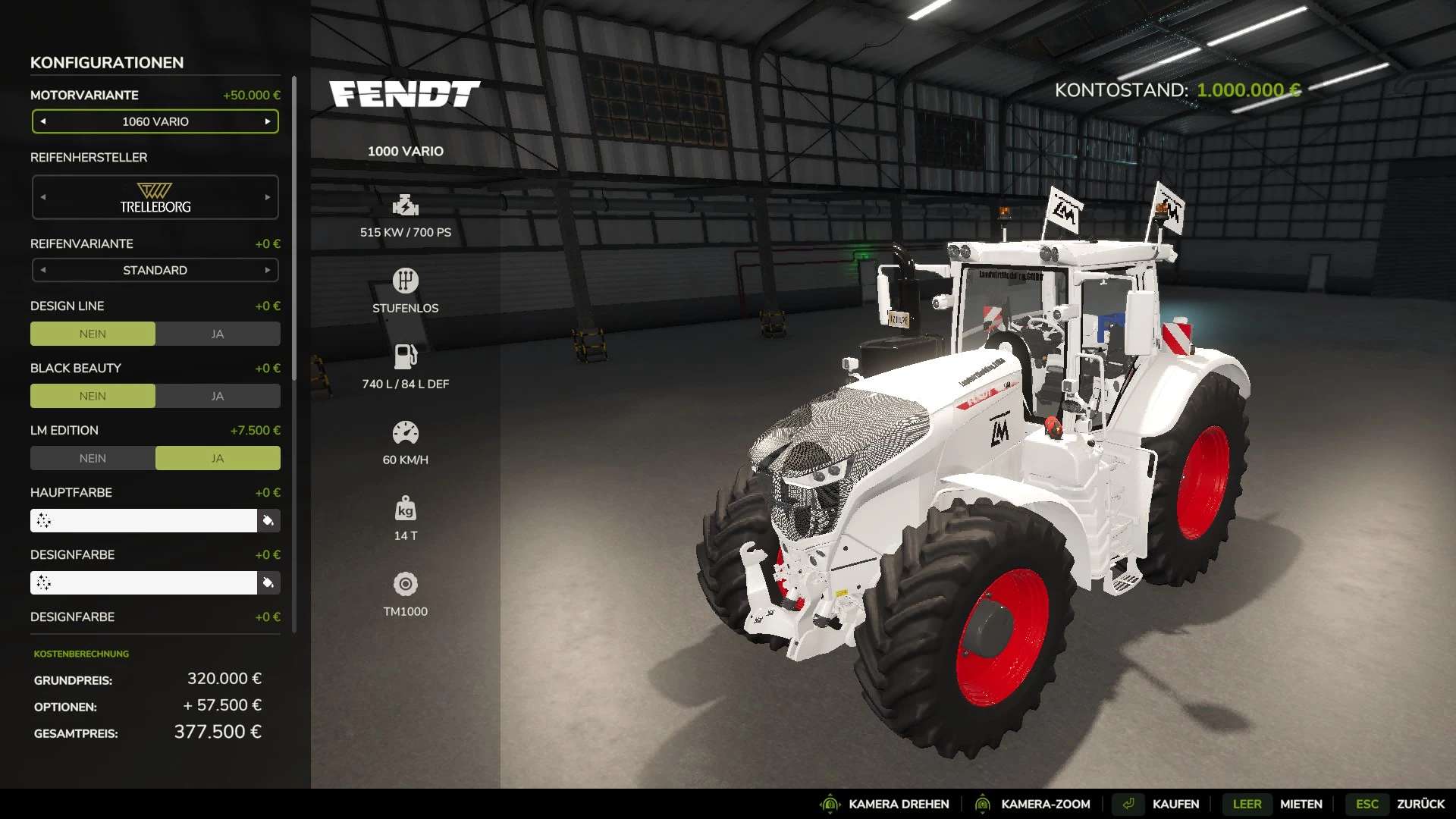
Task: Disable LM Edition by choosing Nein
Action: pos(93,458)
